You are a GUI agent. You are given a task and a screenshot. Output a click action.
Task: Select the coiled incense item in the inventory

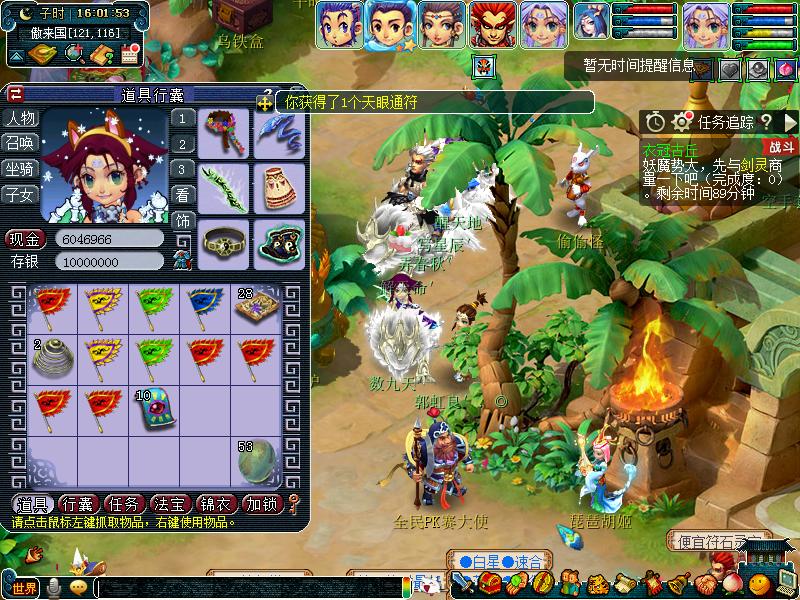53,356
